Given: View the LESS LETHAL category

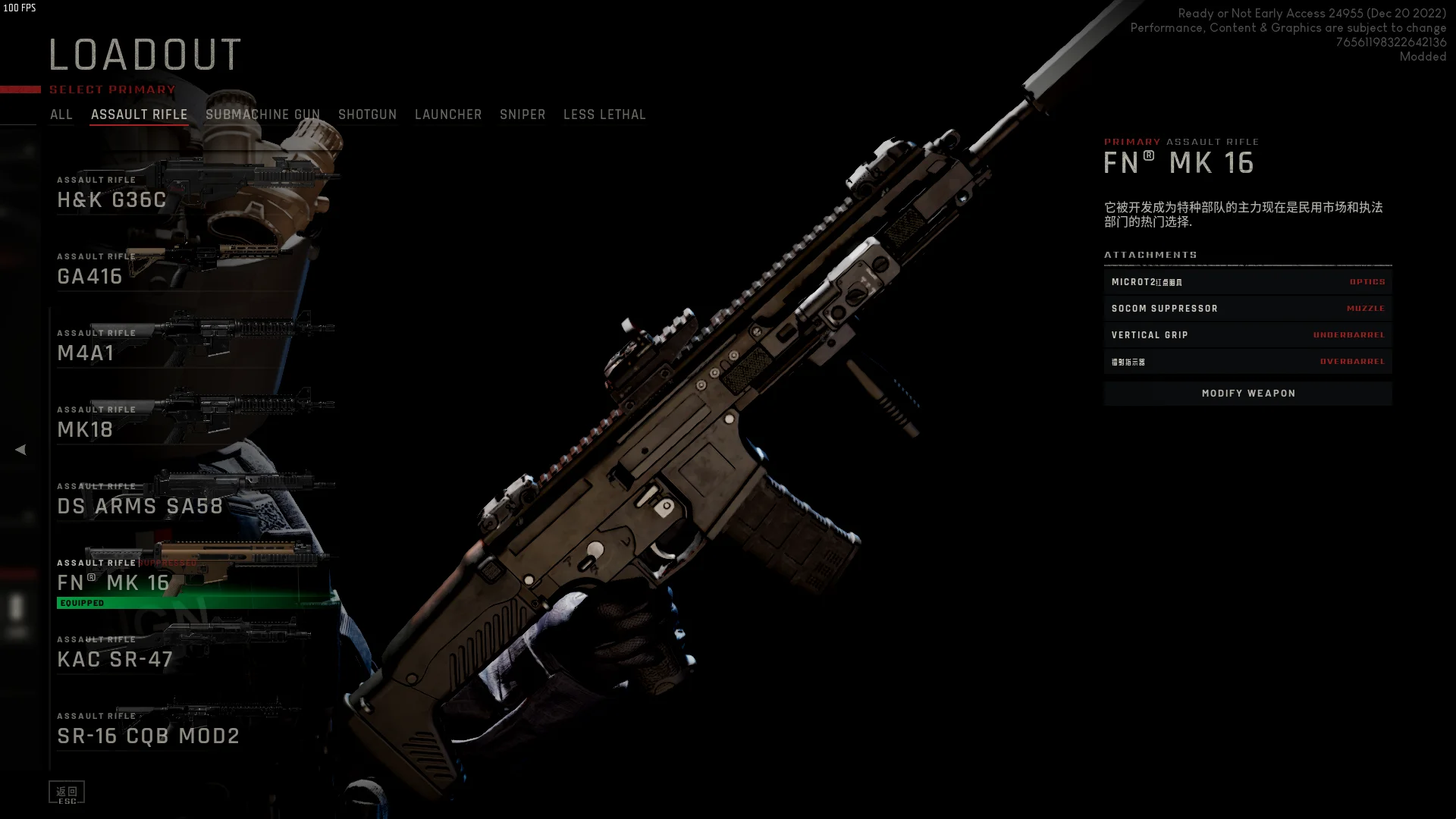Looking at the screenshot, I should (604, 115).
